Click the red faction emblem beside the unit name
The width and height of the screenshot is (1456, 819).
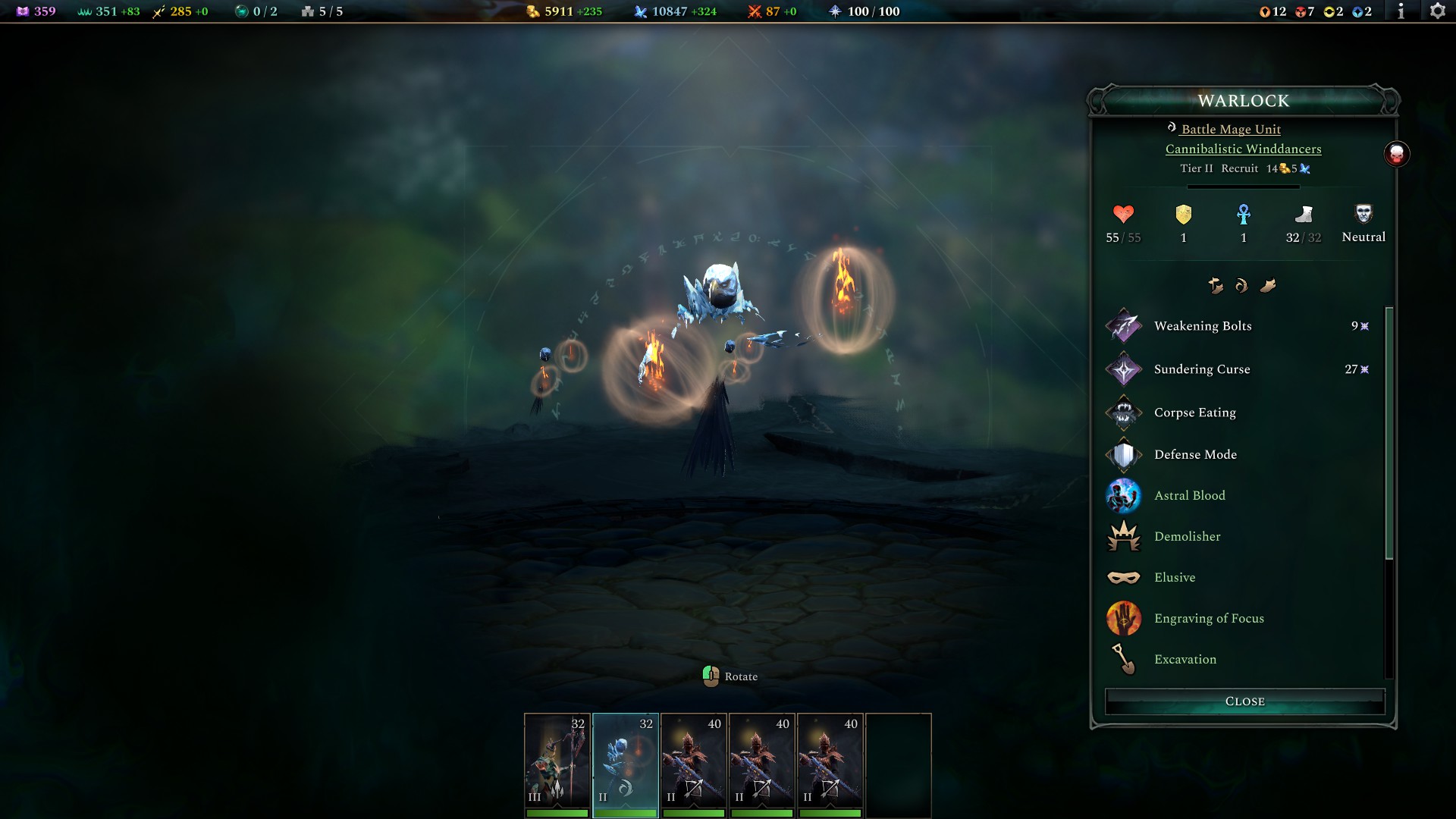[1395, 154]
